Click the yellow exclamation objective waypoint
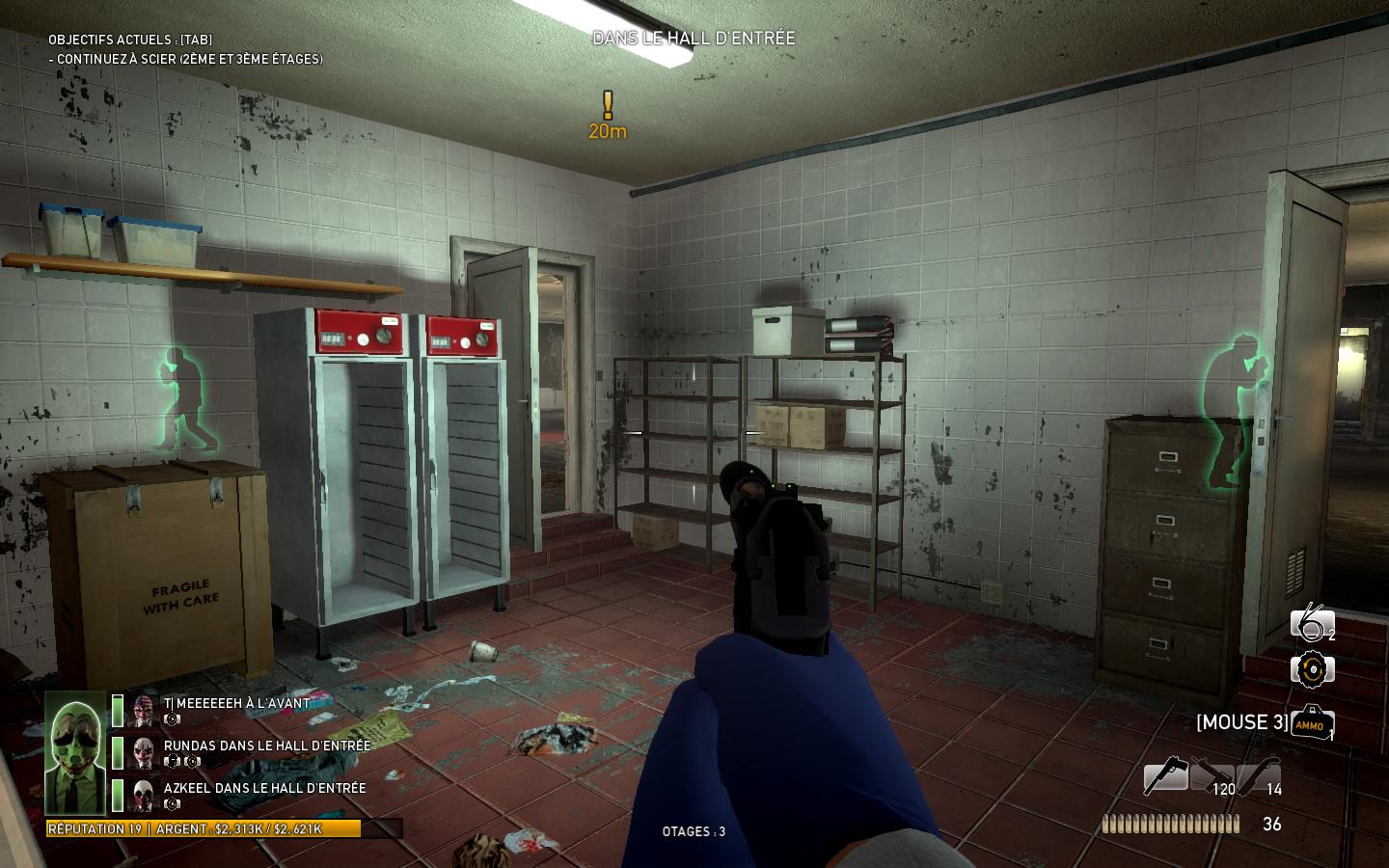 pyautogui.click(x=608, y=105)
